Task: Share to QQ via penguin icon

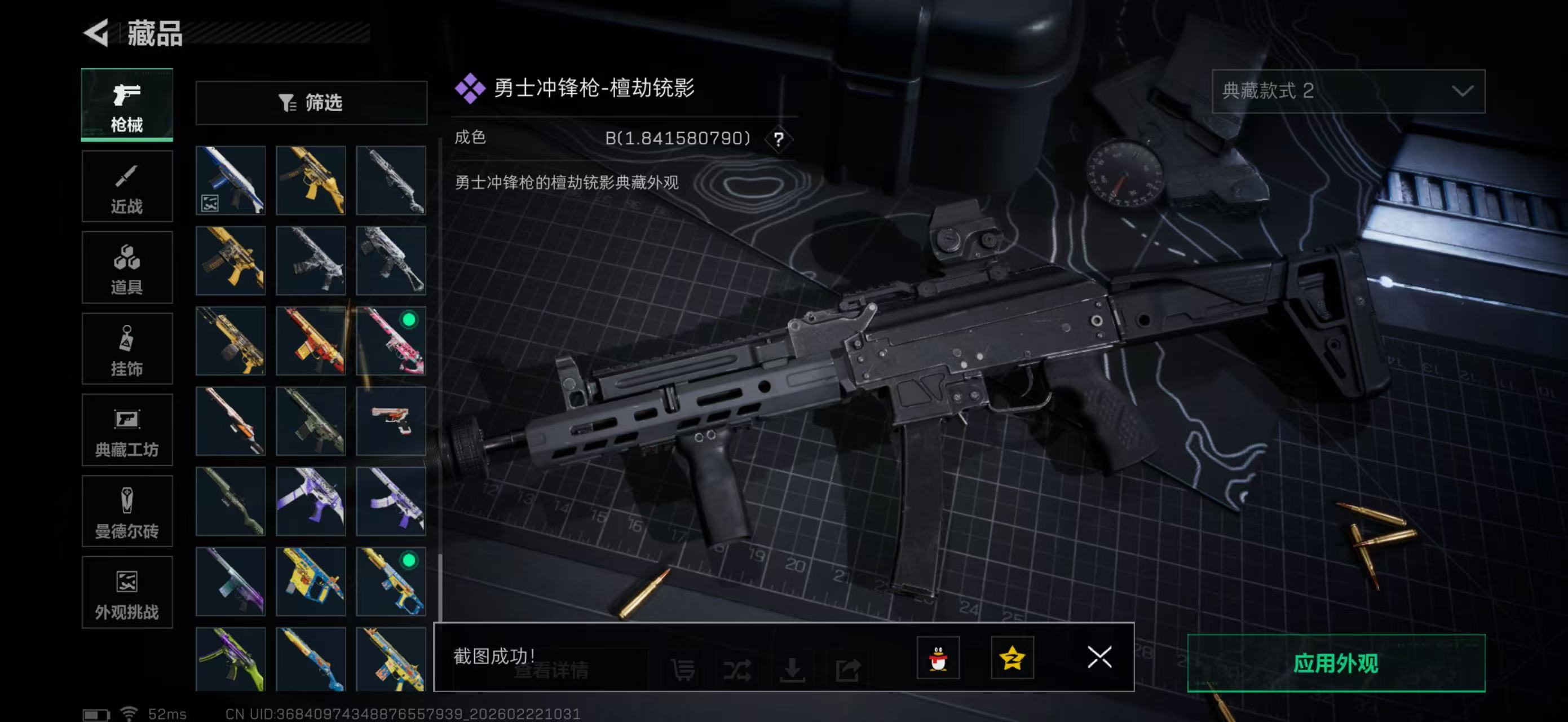Action: pyautogui.click(x=938, y=659)
